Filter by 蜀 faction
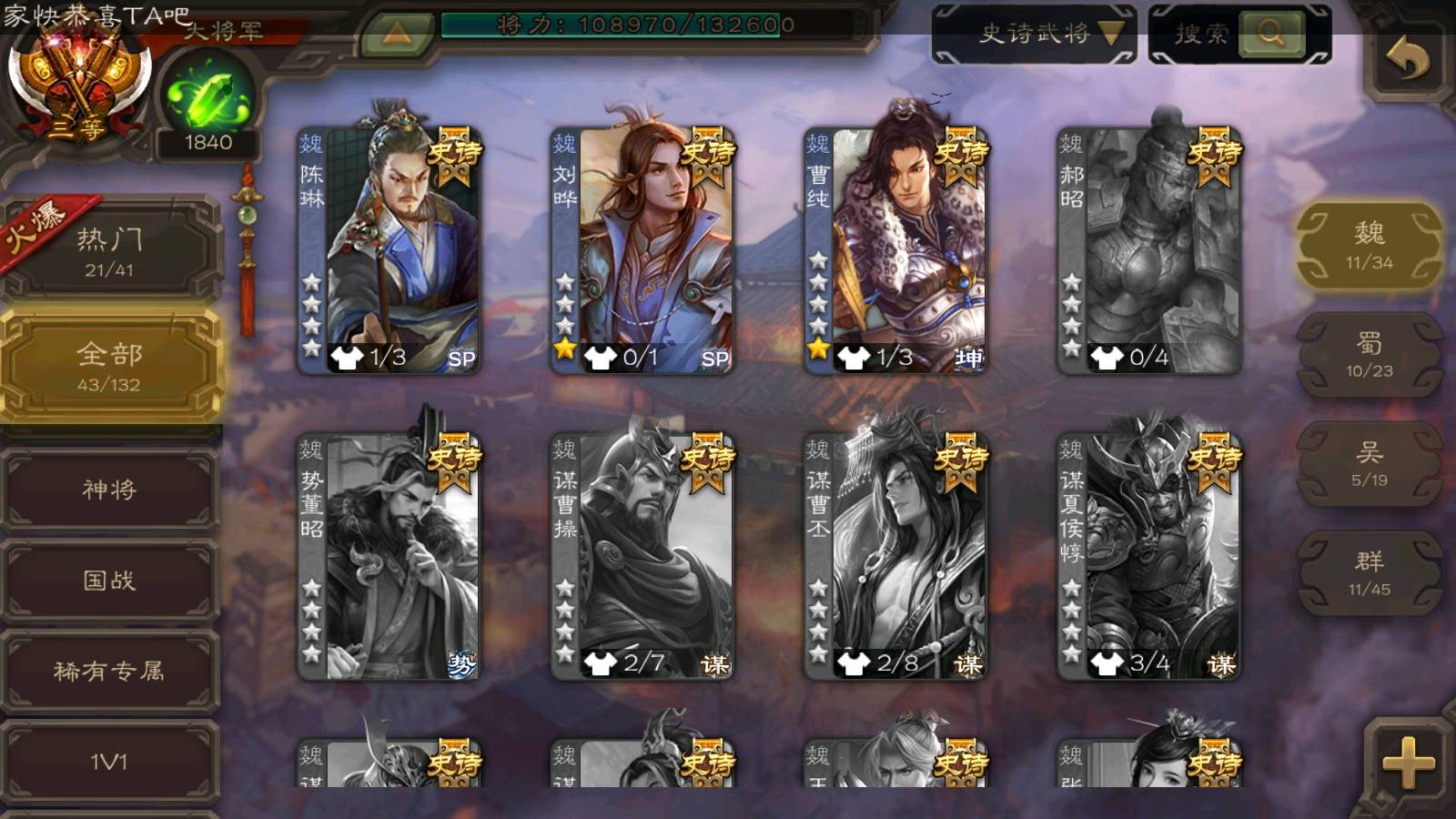This screenshot has width=1456, height=819. pyautogui.click(x=1369, y=355)
